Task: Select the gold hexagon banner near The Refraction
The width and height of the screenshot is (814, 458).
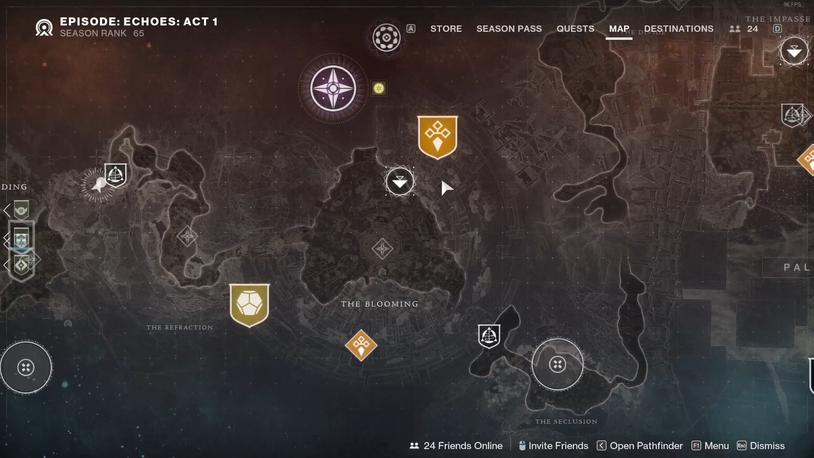Action: click(249, 305)
